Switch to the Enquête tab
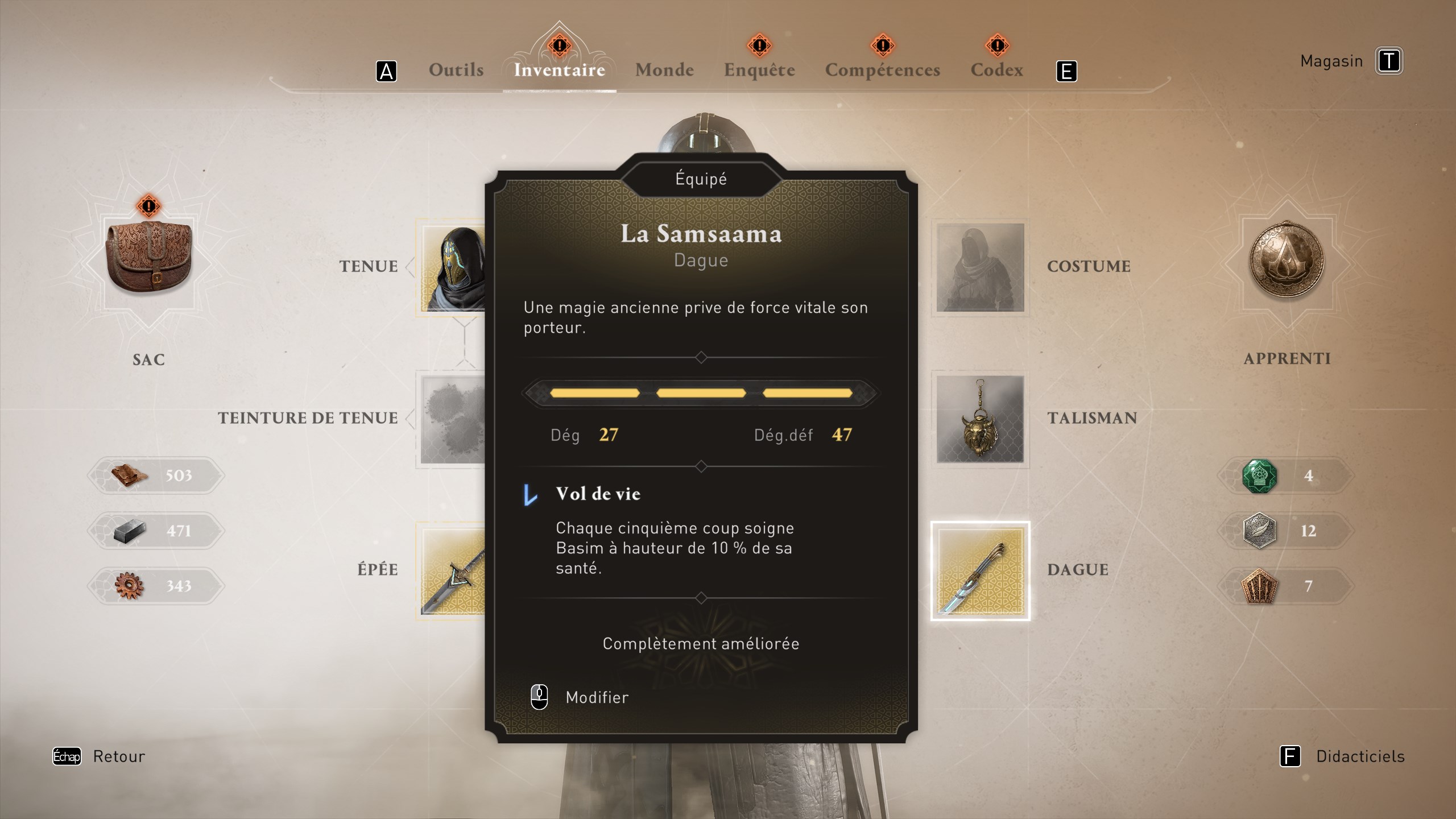1456x819 pixels. tap(759, 69)
